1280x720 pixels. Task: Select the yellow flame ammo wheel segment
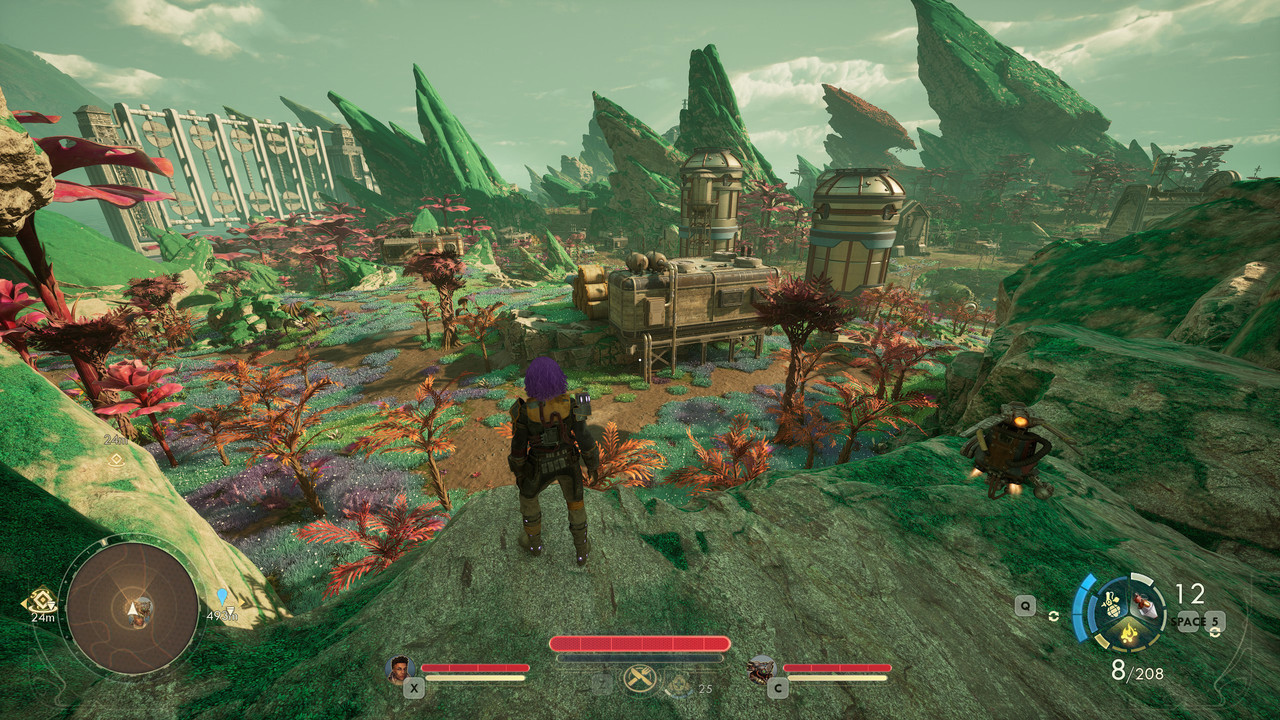click(1127, 632)
